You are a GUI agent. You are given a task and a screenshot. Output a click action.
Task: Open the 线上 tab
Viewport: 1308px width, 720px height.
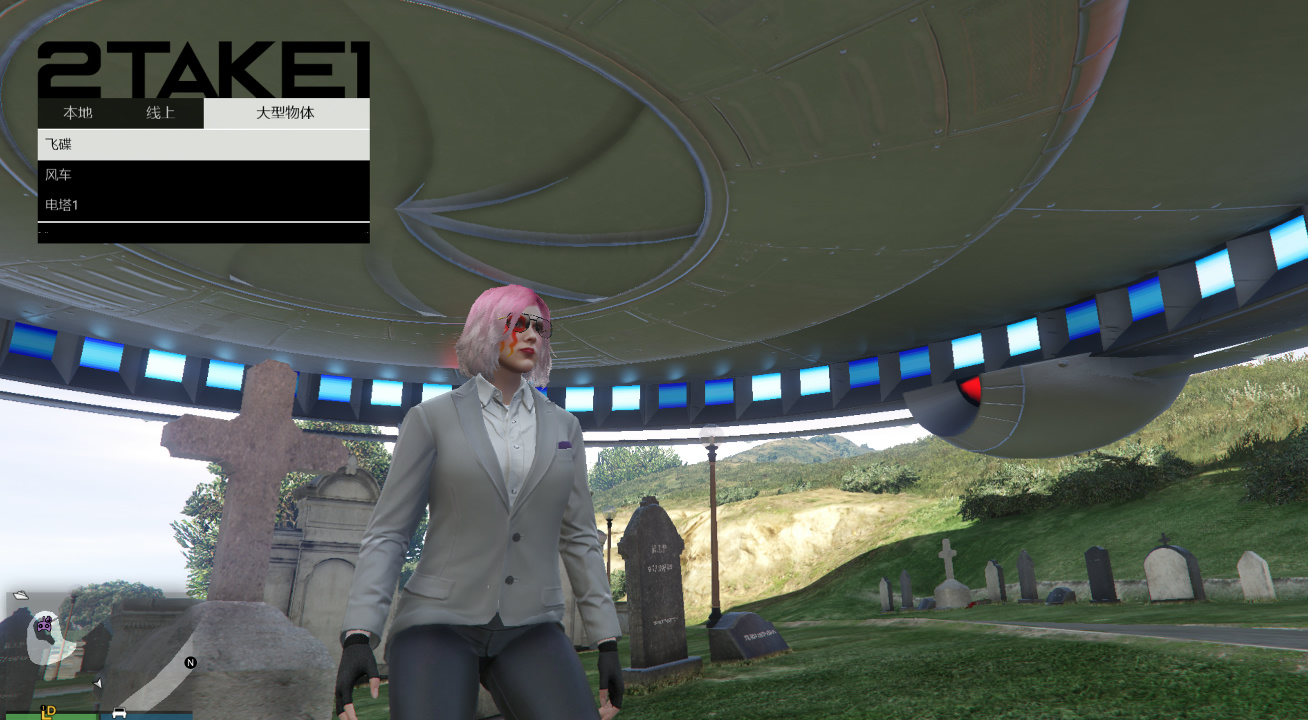coord(160,113)
